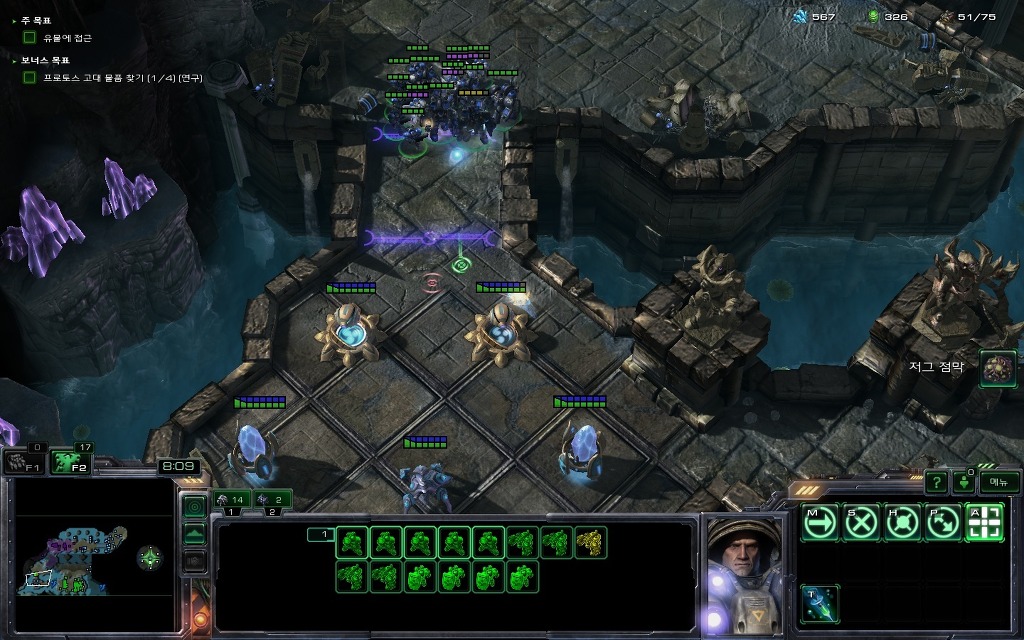Viewport: 1024px width, 640px height.
Task: Select the idle workers F1 button
Action: point(22,461)
